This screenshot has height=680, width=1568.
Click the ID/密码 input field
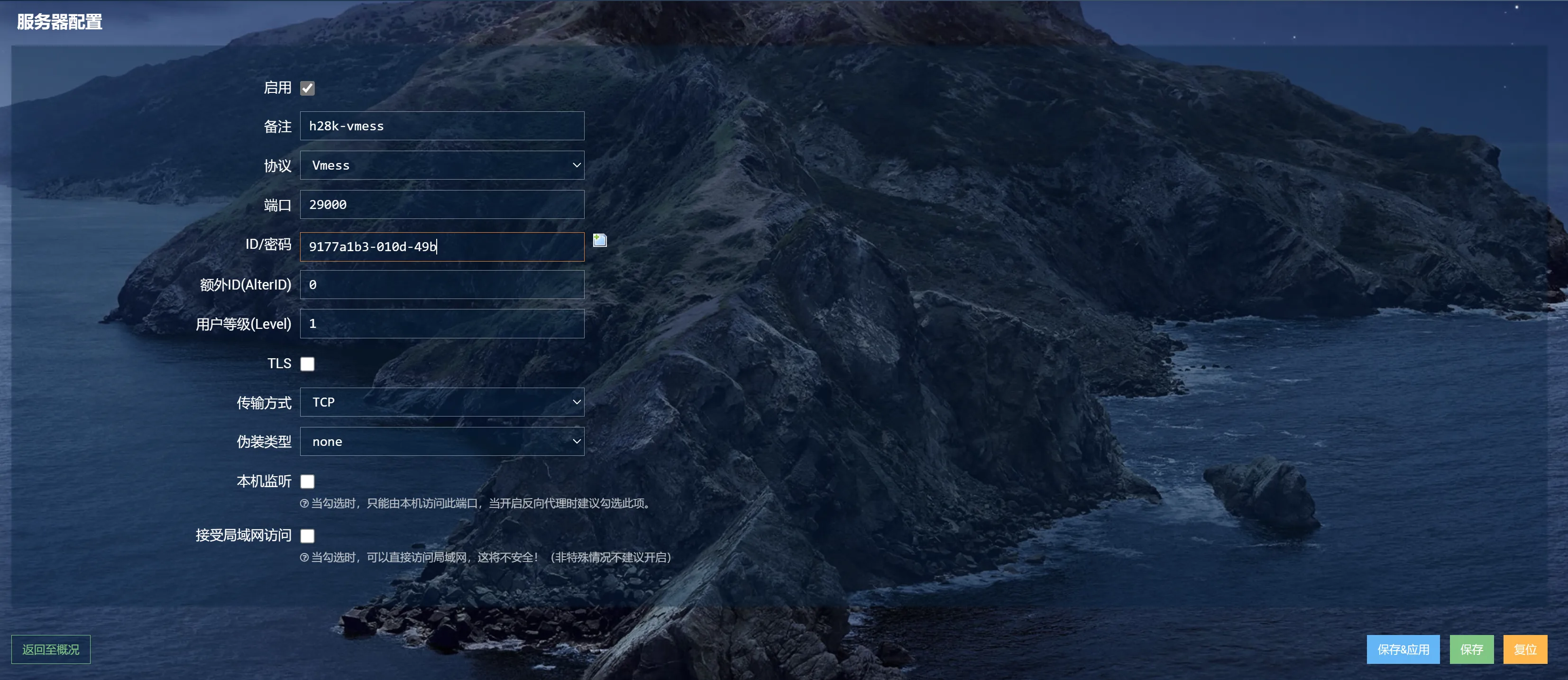(442, 246)
